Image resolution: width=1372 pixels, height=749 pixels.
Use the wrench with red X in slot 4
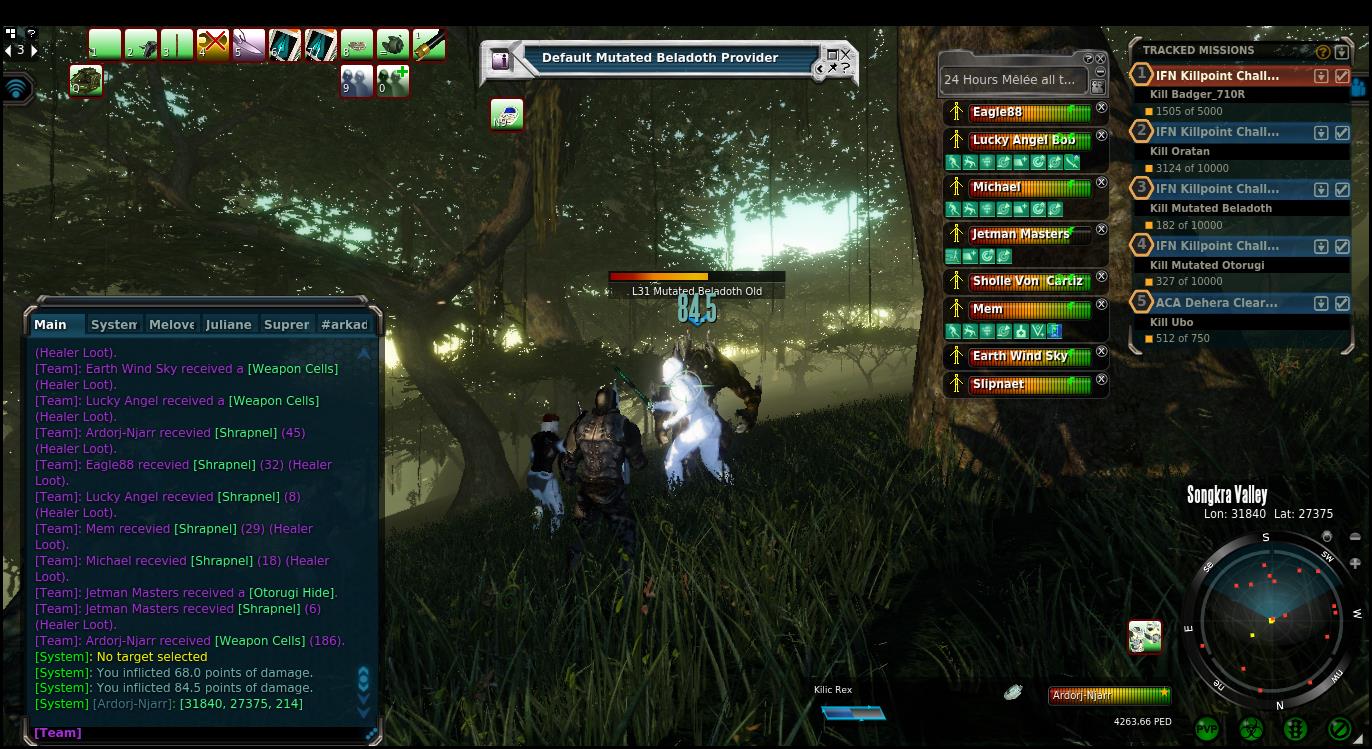212,45
